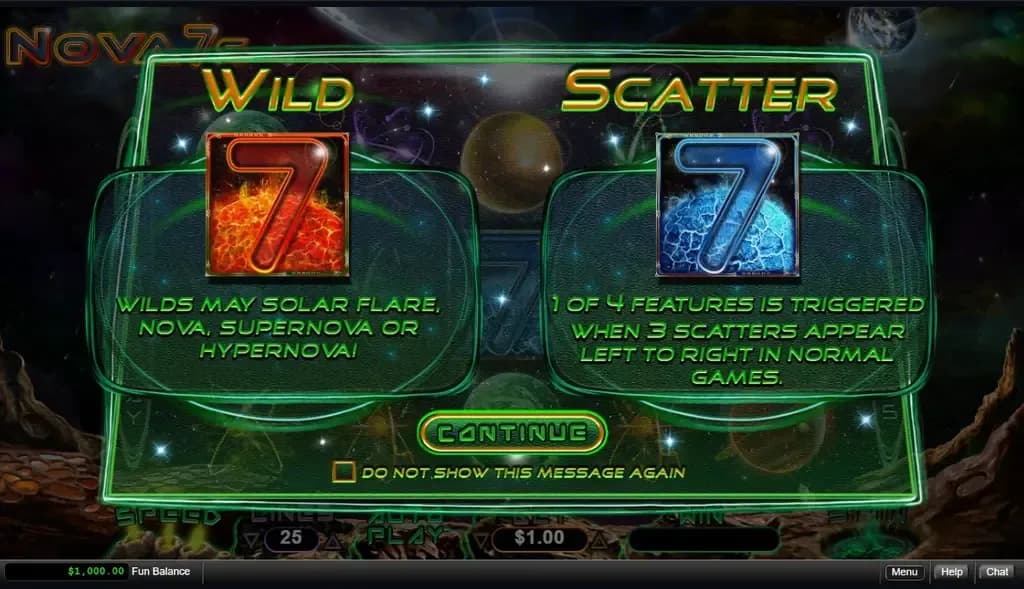
Task: Tick the Do Not Show This Message Again checkbox
Action: tap(344, 472)
